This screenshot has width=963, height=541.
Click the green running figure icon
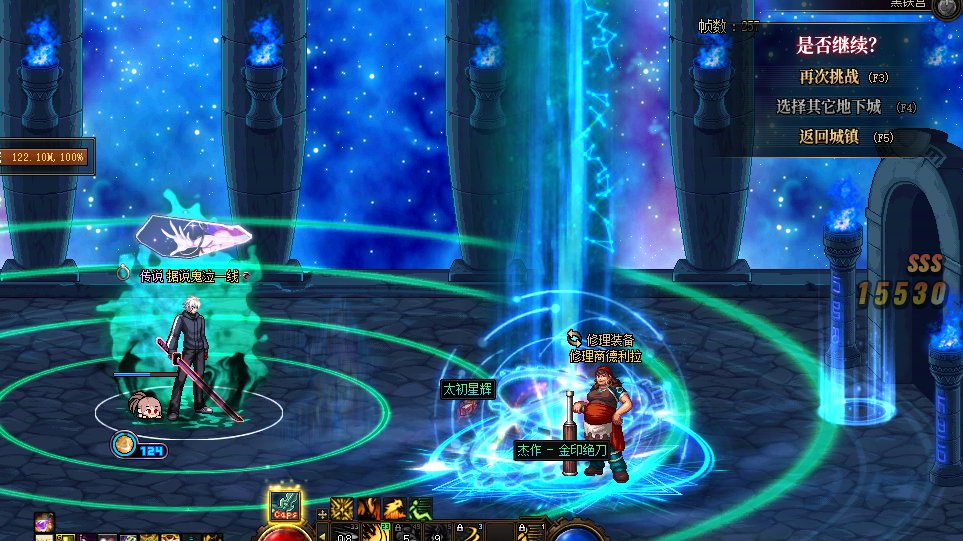421,509
